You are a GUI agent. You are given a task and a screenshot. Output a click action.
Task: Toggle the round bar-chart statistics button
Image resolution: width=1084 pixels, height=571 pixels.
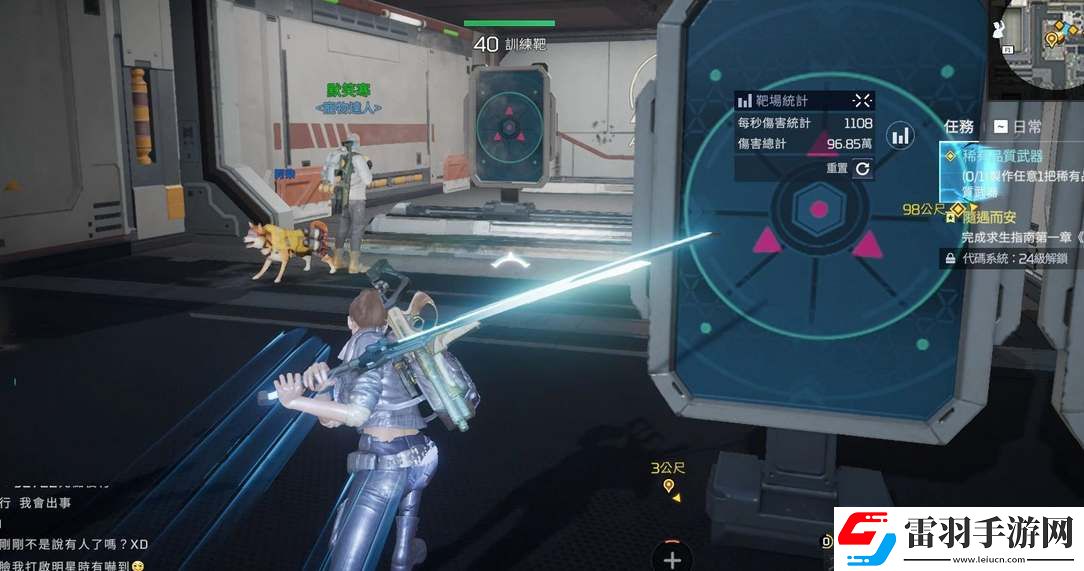coord(901,135)
